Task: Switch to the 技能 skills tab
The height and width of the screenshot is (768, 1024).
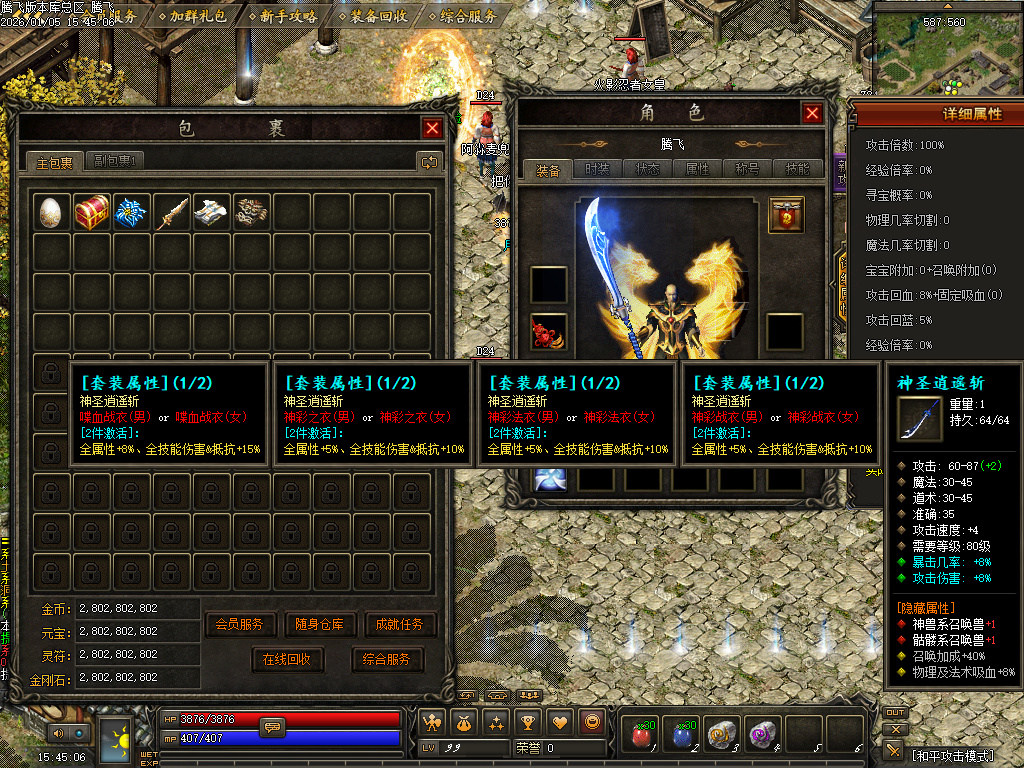Action: (797, 169)
